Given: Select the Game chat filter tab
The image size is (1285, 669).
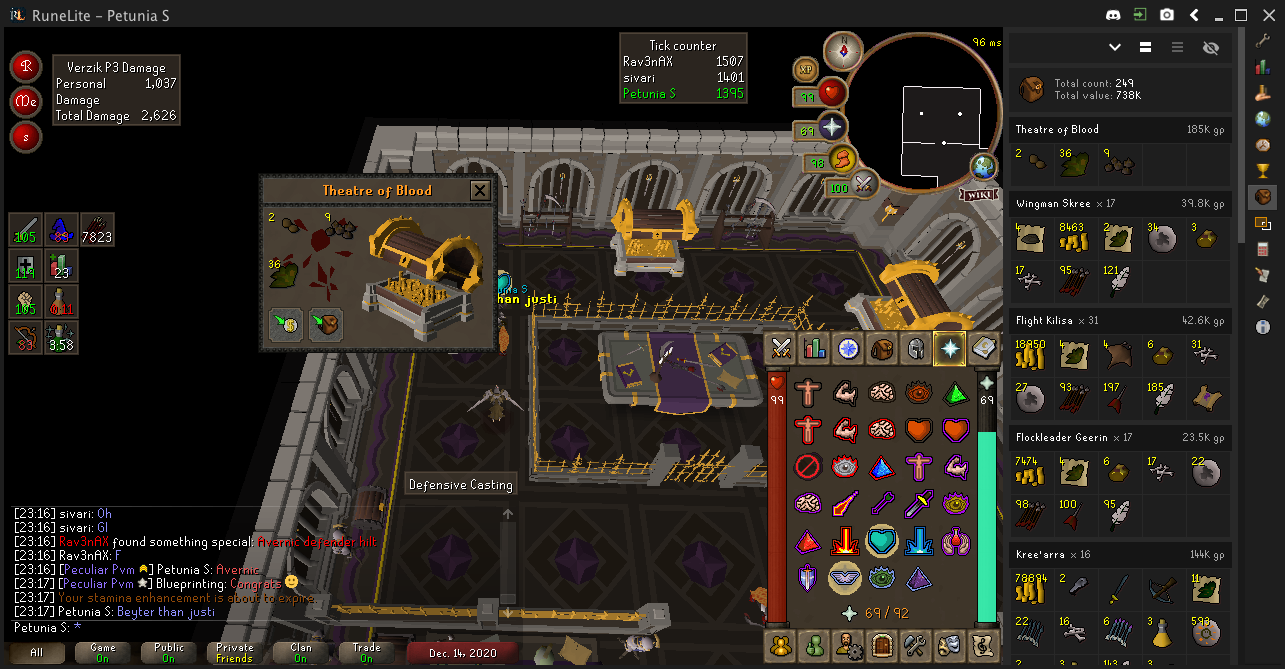Looking at the screenshot, I should [103, 652].
